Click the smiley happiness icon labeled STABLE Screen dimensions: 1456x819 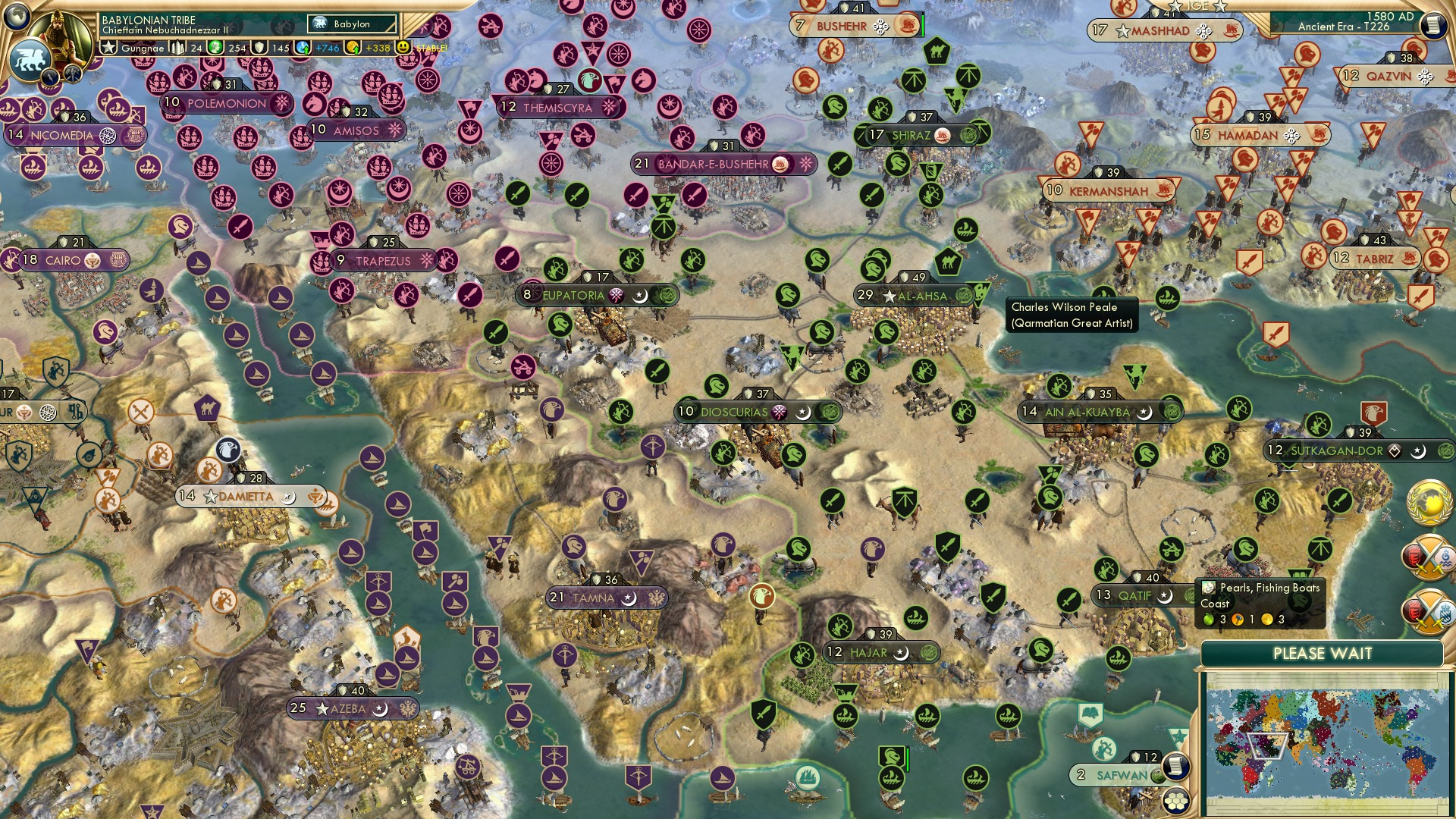click(x=404, y=47)
